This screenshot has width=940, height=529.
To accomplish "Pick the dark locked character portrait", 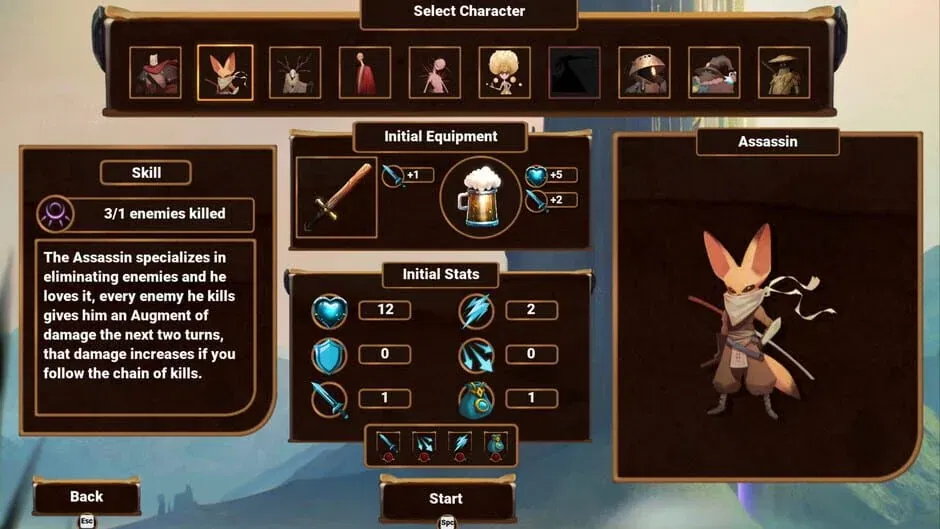I will [574, 73].
